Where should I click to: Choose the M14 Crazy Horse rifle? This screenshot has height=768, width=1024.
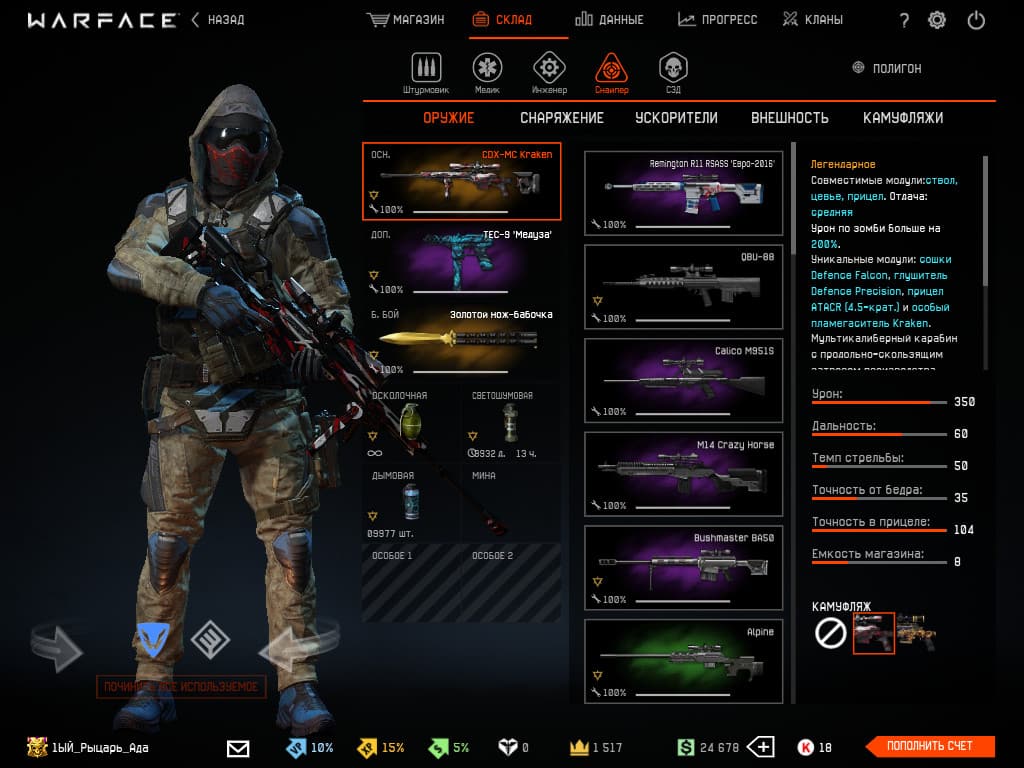pyautogui.click(x=683, y=473)
